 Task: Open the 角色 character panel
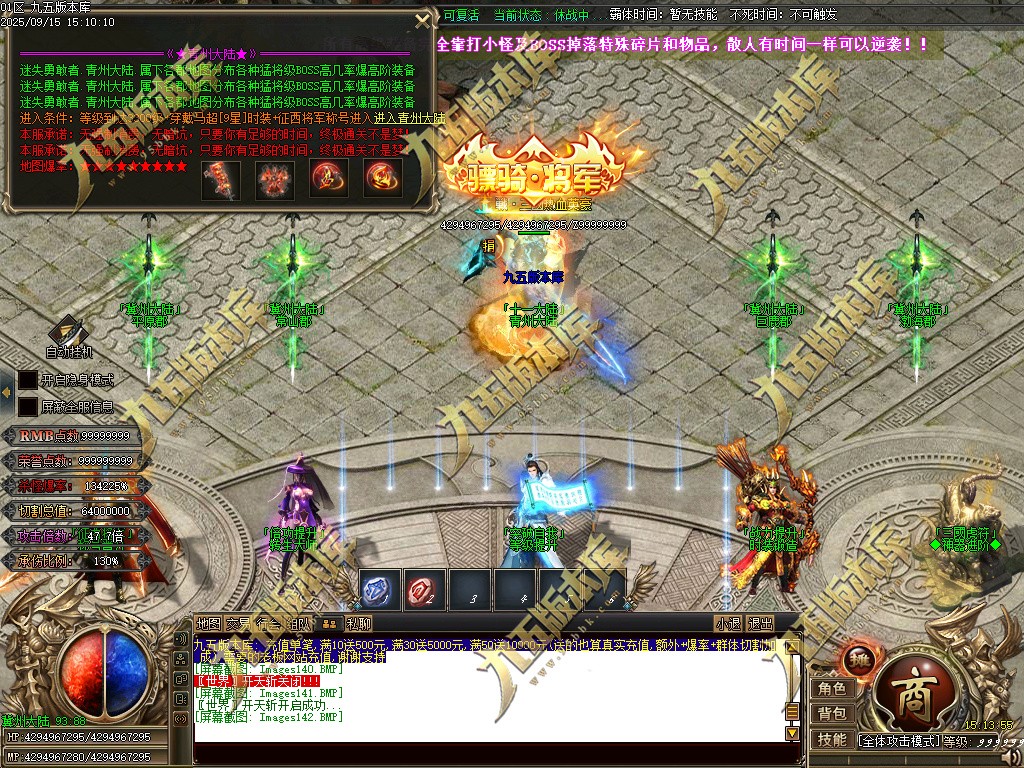click(x=832, y=688)
